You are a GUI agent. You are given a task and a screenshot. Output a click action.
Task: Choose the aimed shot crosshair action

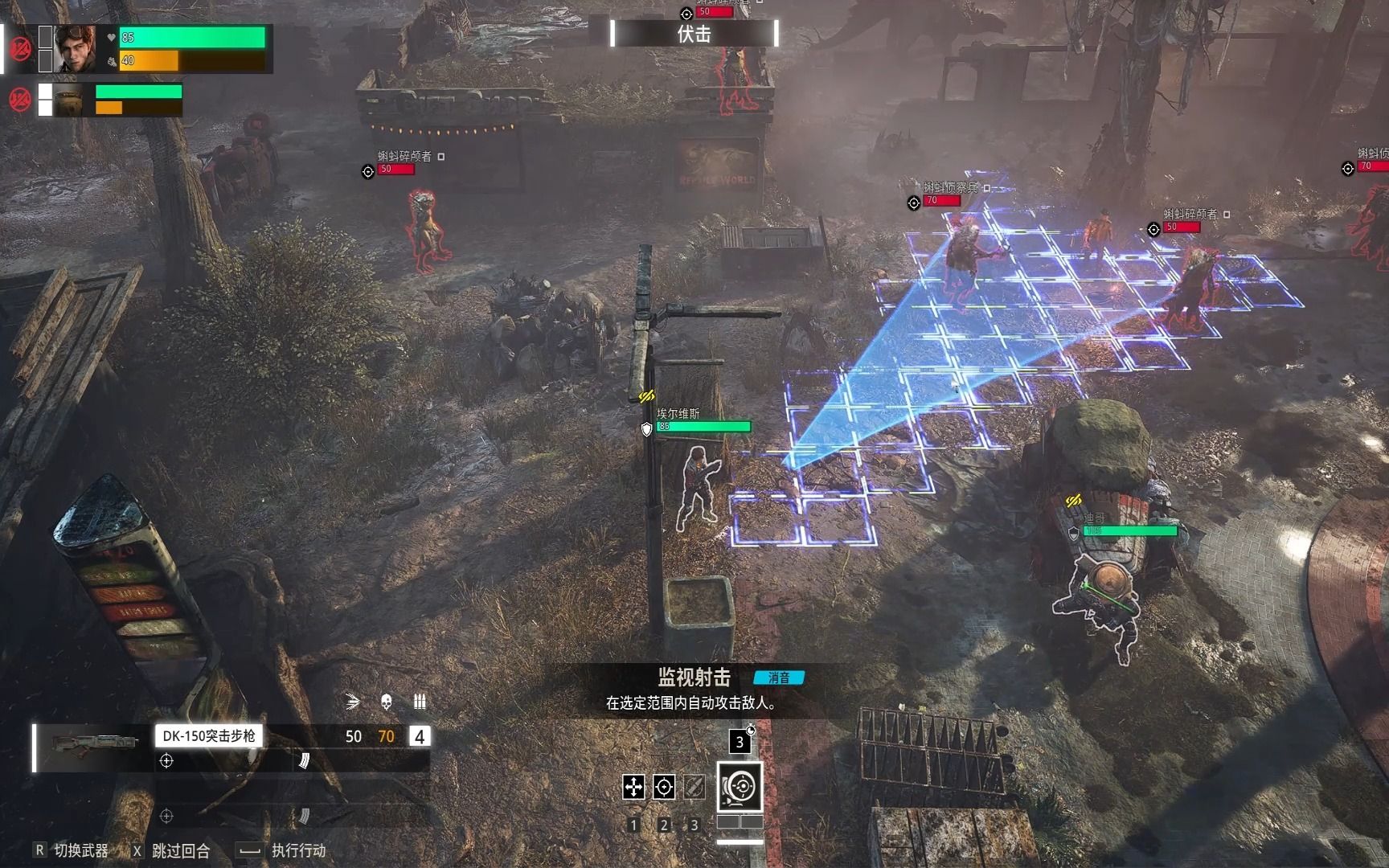pyautogui.click(x=664, y=787)
